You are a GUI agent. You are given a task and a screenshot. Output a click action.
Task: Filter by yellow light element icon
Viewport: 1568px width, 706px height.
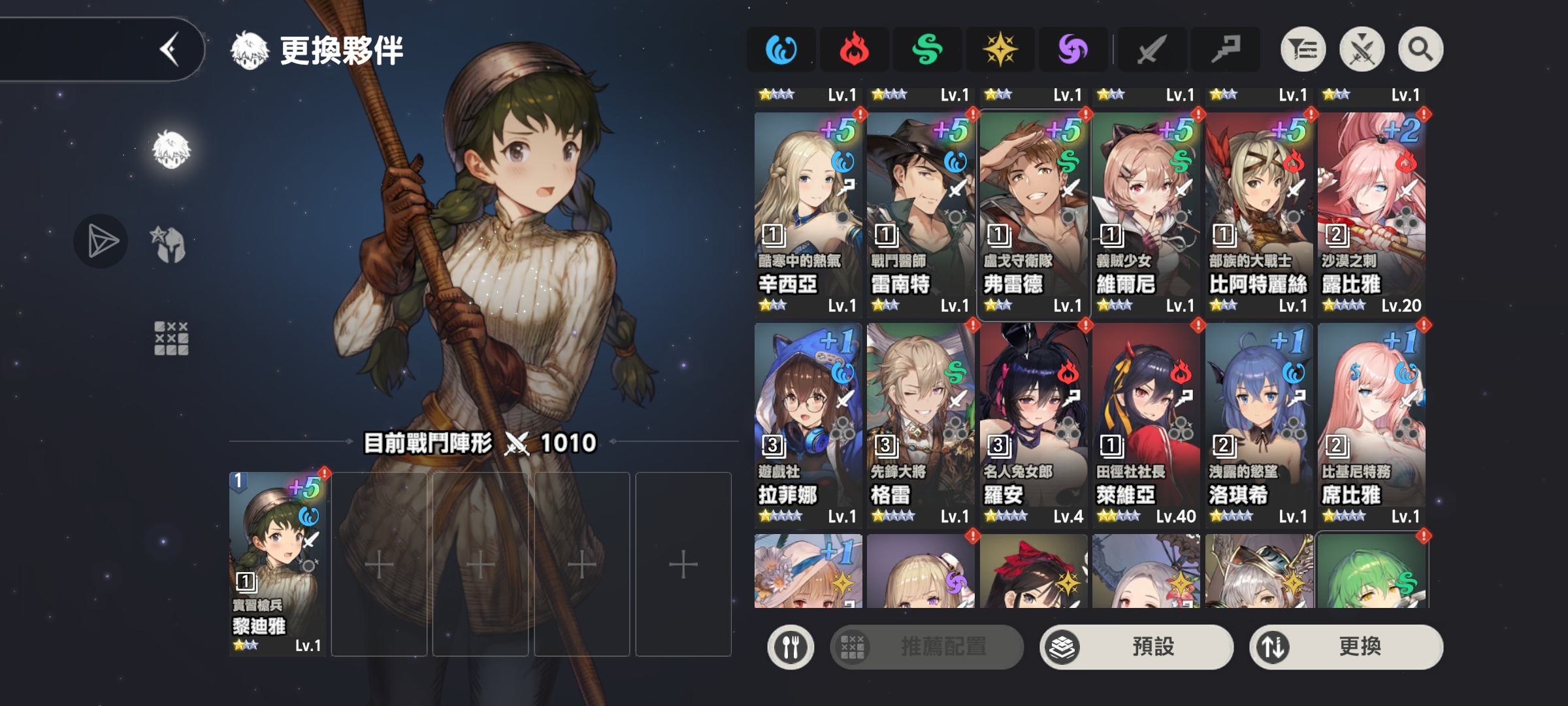click(x=1000, y=50)
